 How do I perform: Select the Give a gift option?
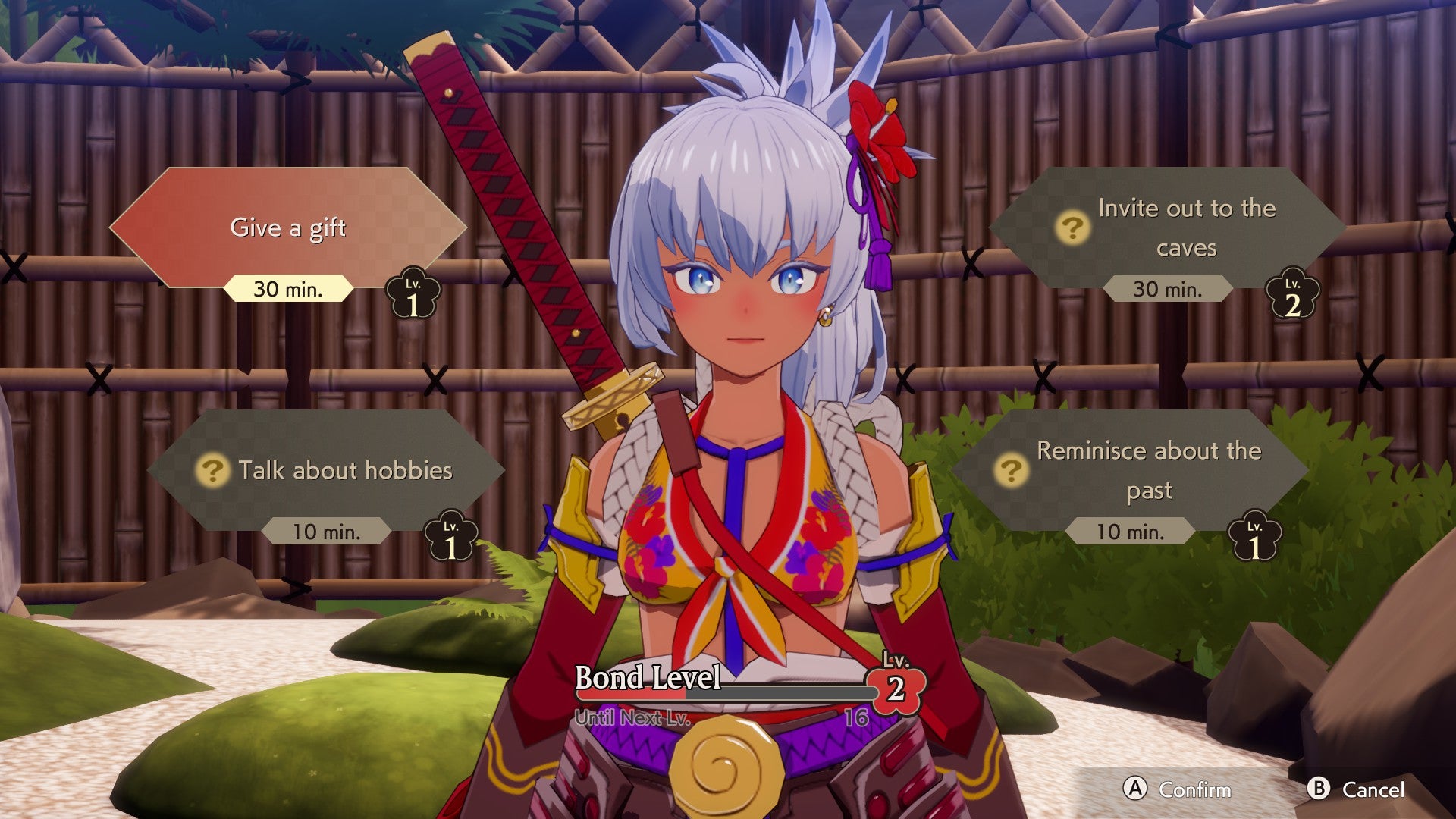click(287, 229)
